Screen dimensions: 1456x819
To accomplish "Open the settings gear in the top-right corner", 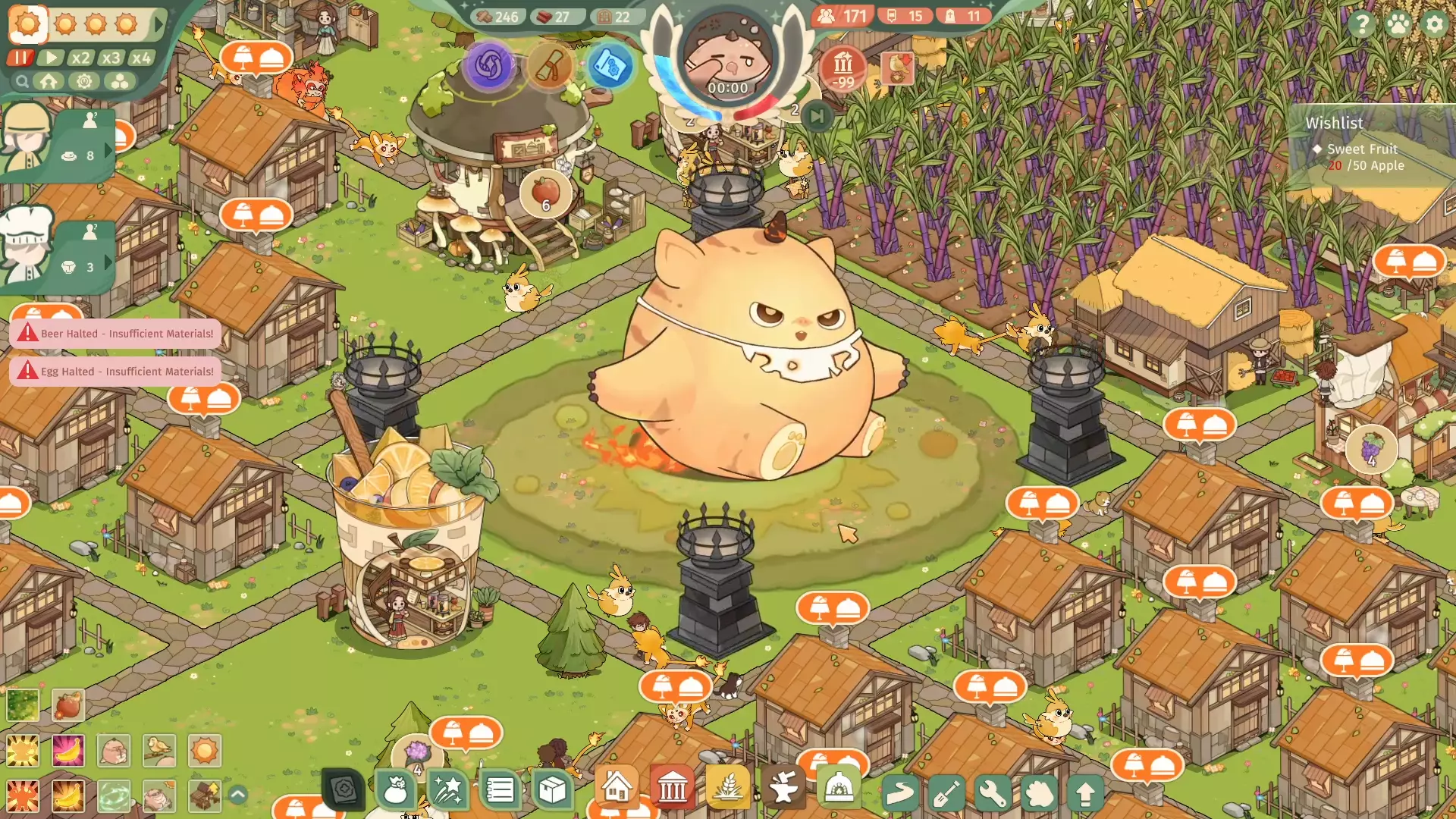I will [x=1434, y=24].
